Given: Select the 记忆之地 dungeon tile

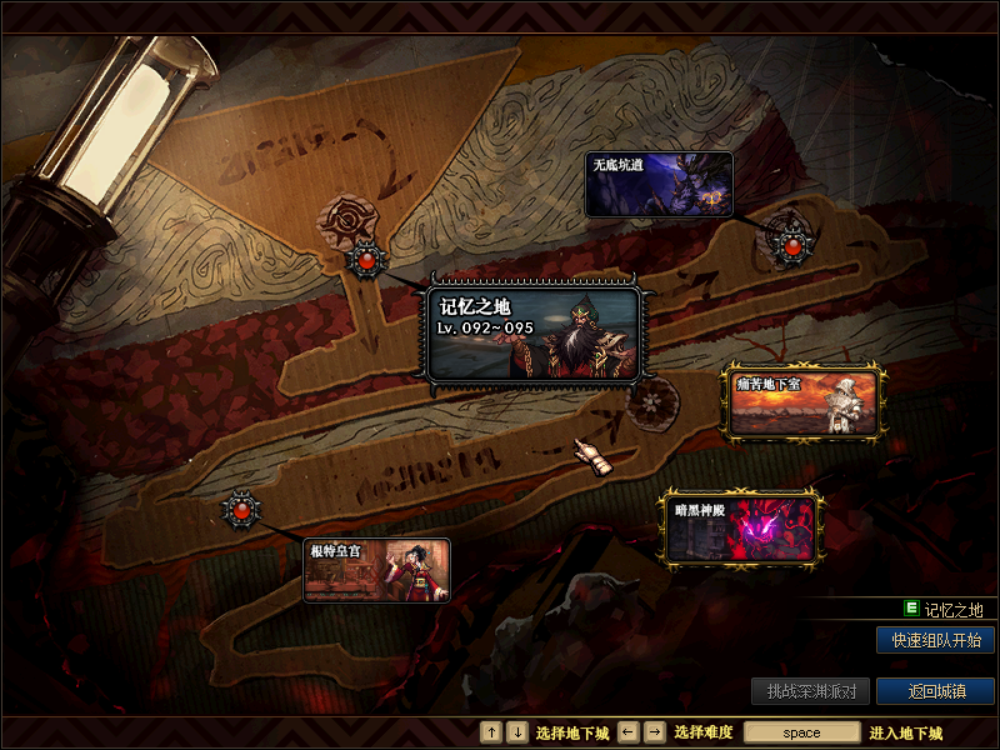Looking at the screenshot, I should tap(534, 334).
